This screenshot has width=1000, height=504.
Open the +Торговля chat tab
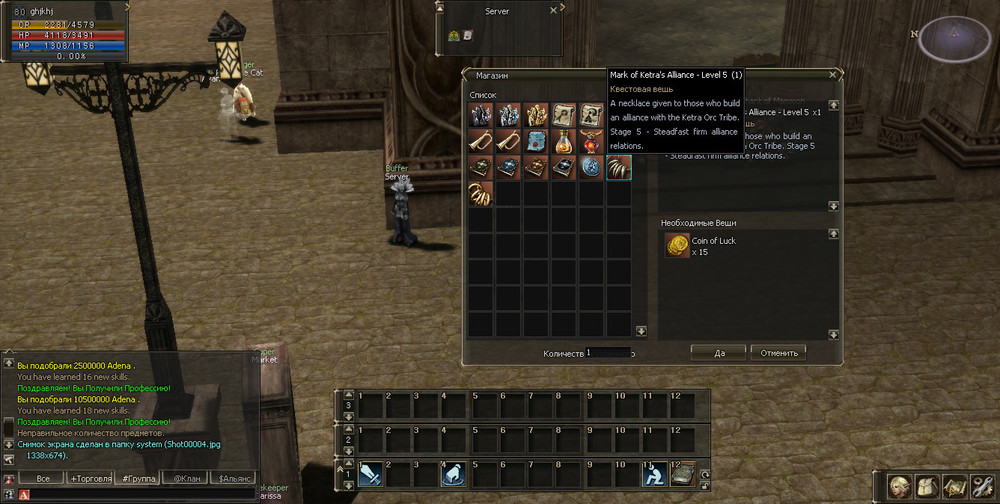pyautogui.click(x=90, y=479)
